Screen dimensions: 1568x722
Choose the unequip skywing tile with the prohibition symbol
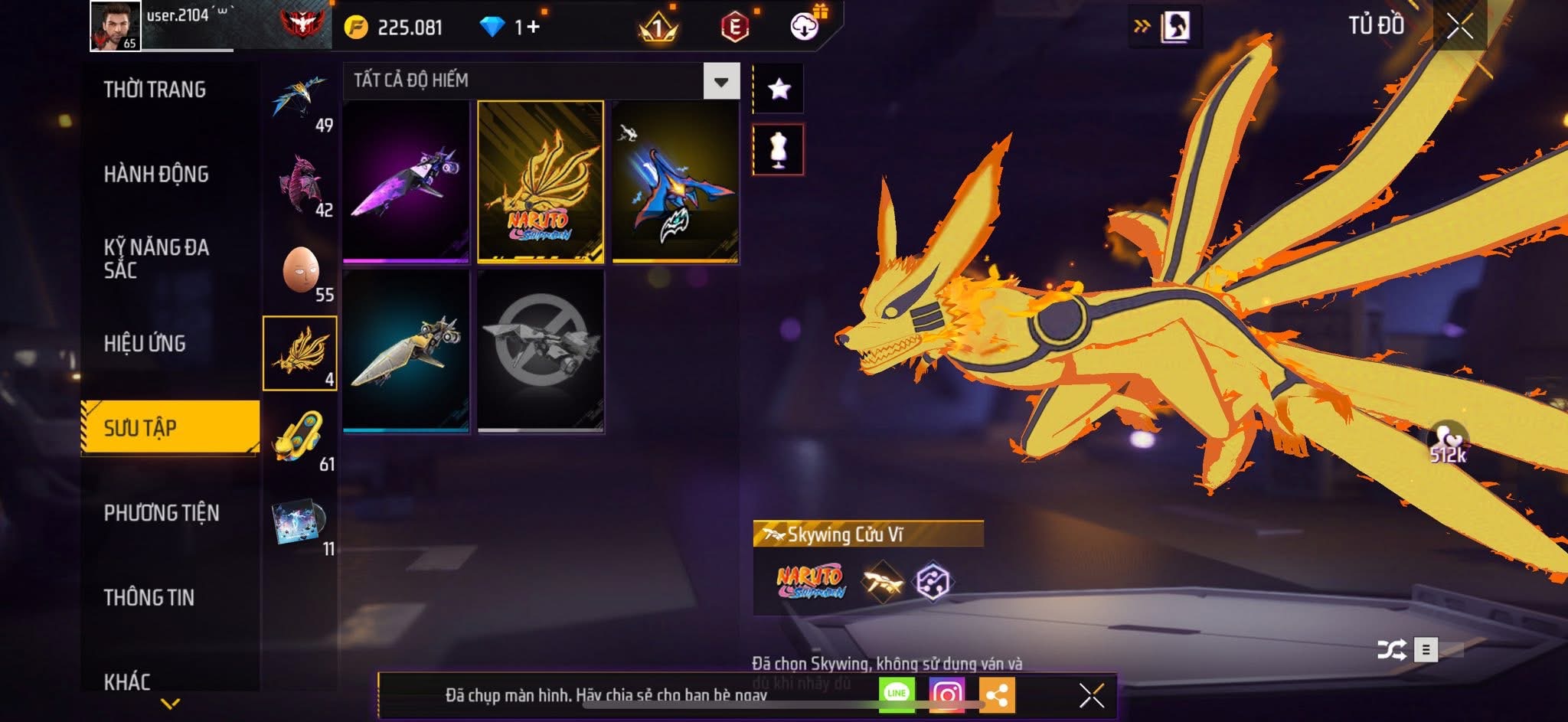point(541,351)
